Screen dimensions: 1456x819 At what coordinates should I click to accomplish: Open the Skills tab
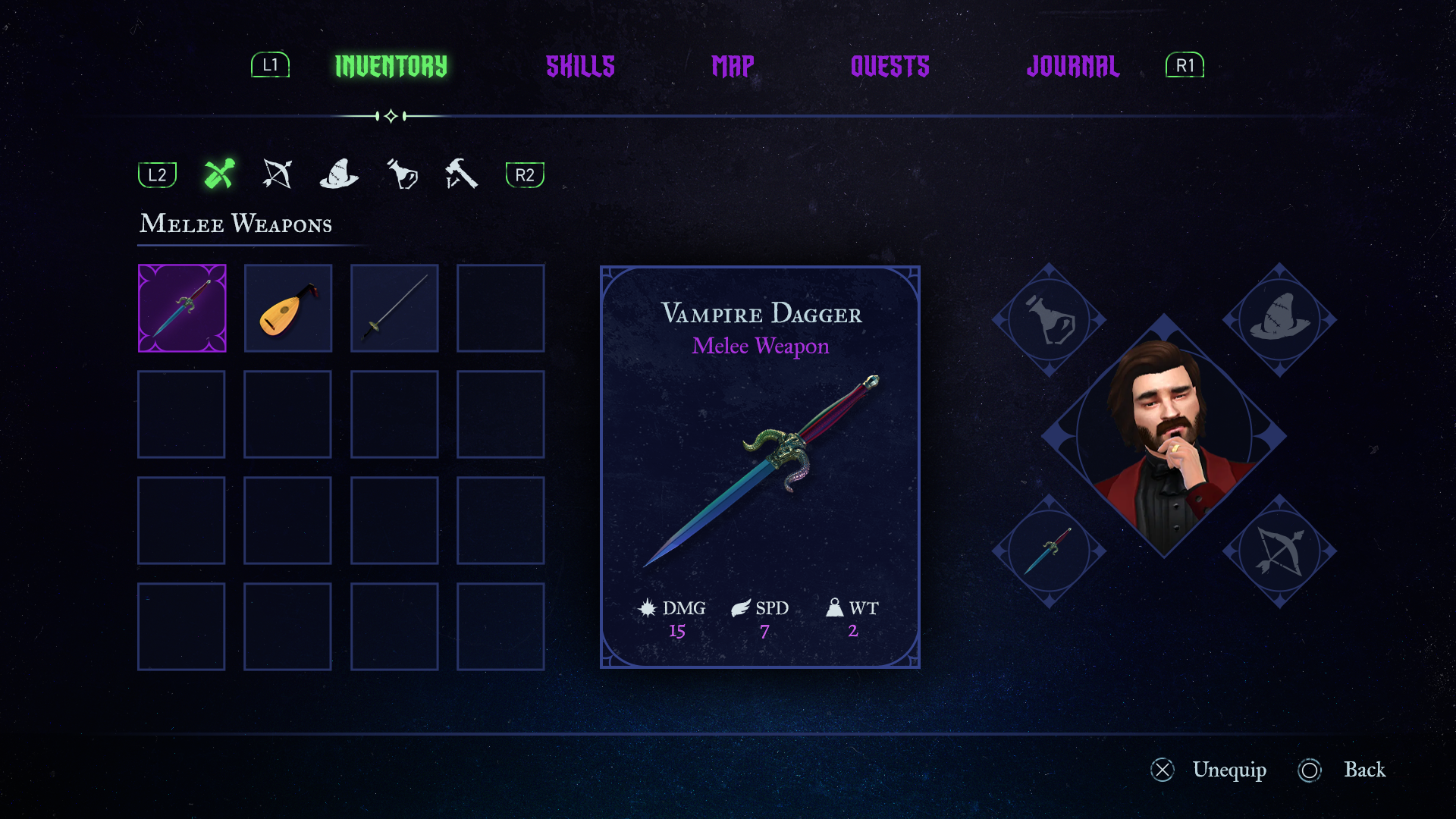[580, 67]
